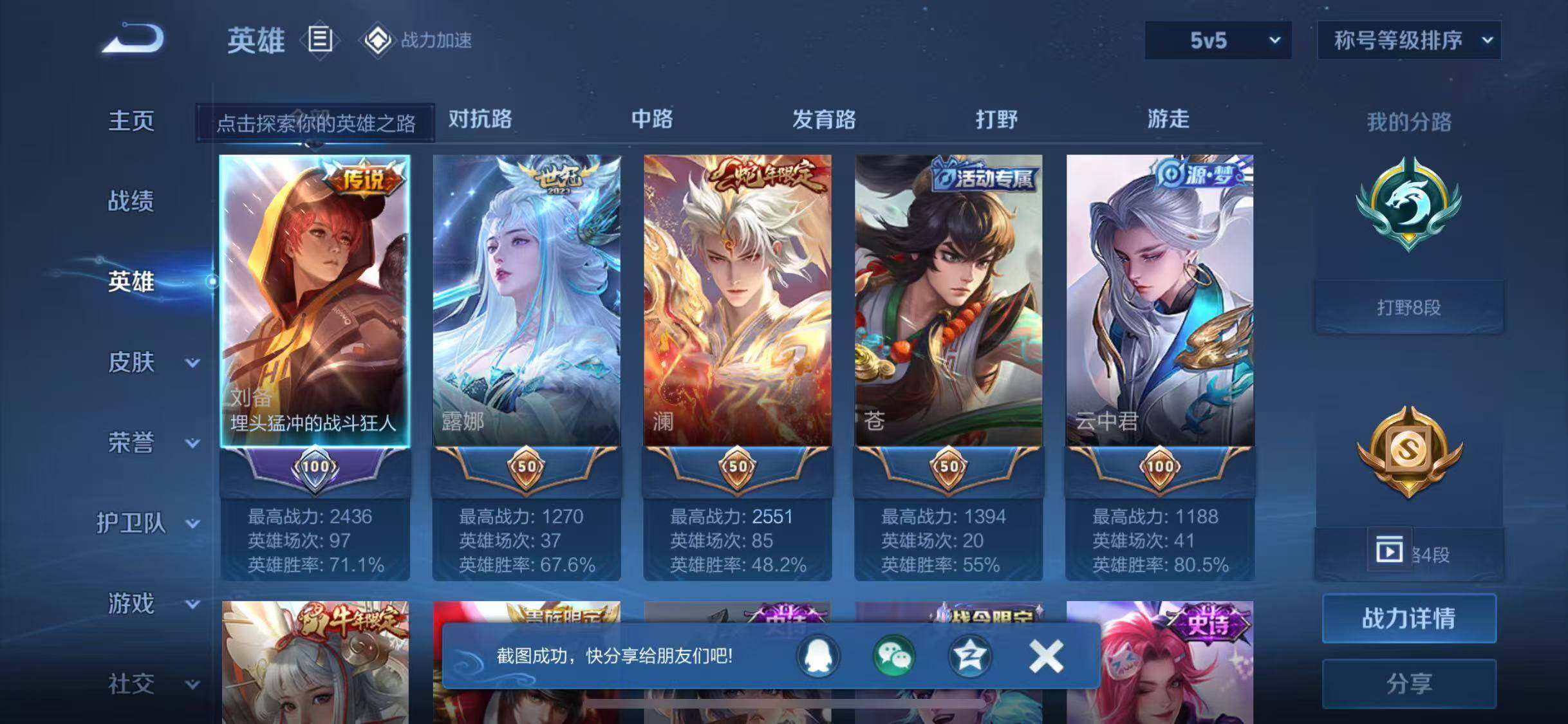Select the 露娜 hero card
Image resolution: width=1568 pixels, height=724 pixels.
click(527, 301)
